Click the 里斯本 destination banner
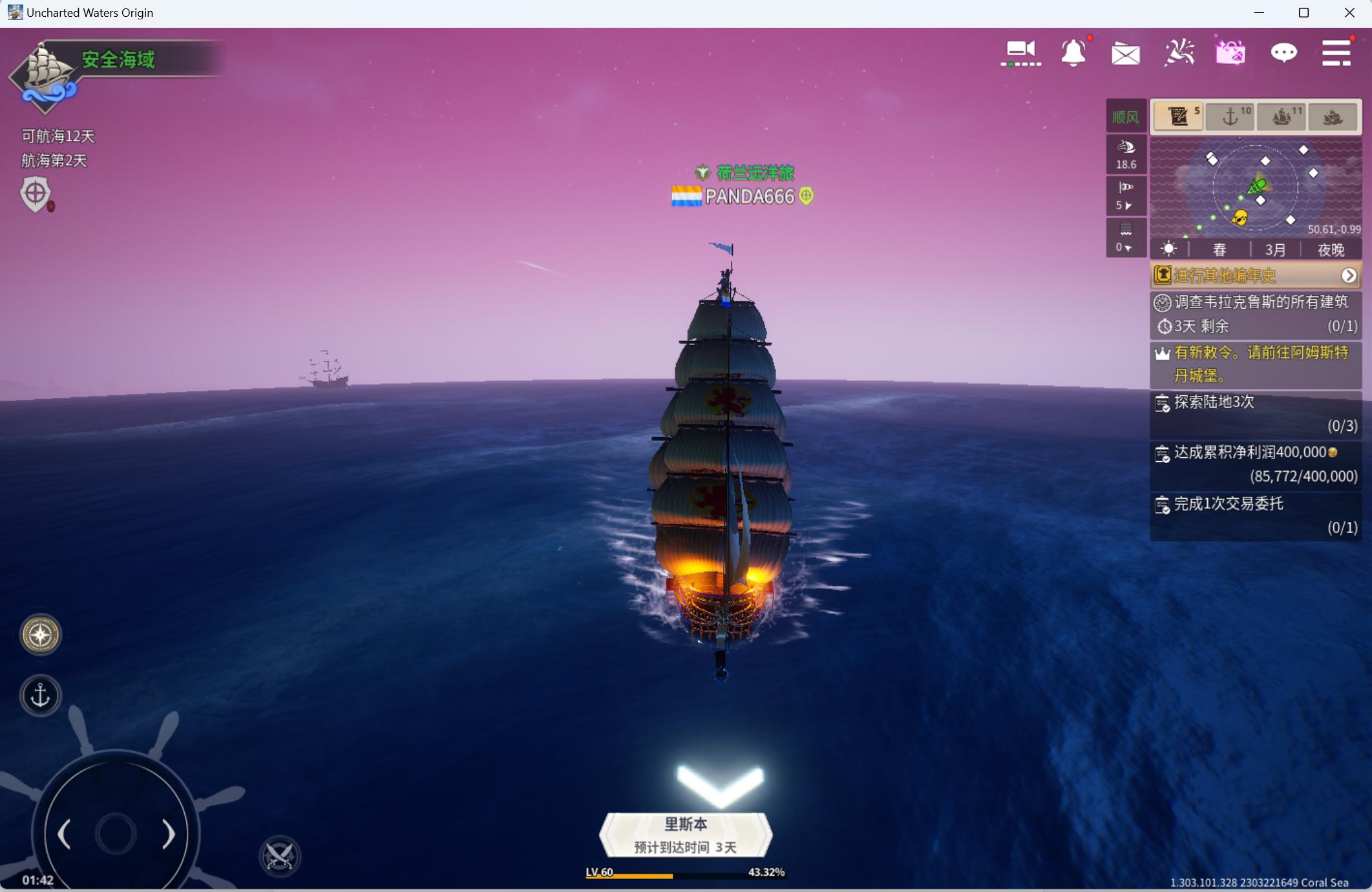Screen dimensions: 1372x892 (685, 835)
